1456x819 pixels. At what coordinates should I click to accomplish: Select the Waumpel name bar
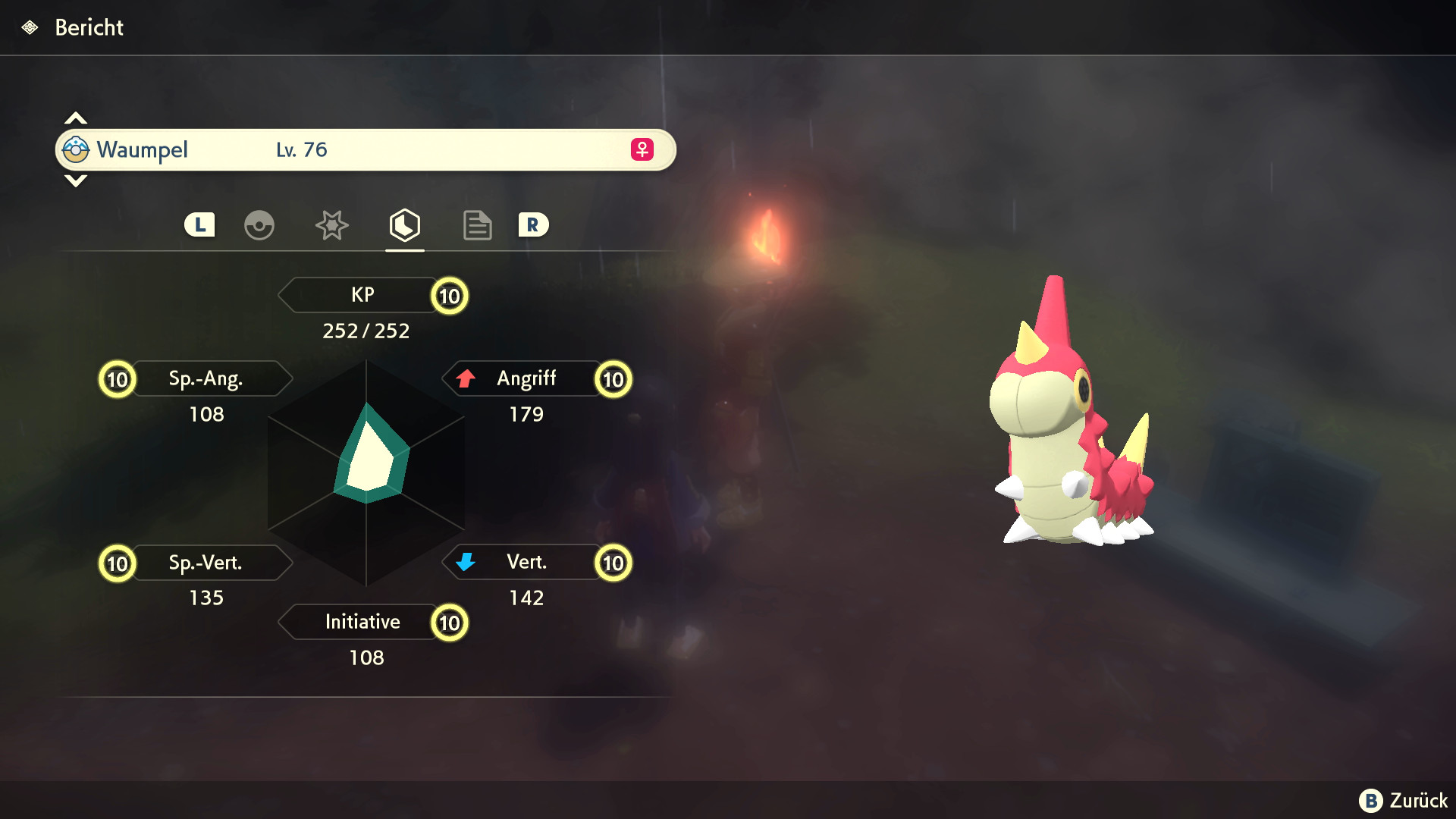366,150
